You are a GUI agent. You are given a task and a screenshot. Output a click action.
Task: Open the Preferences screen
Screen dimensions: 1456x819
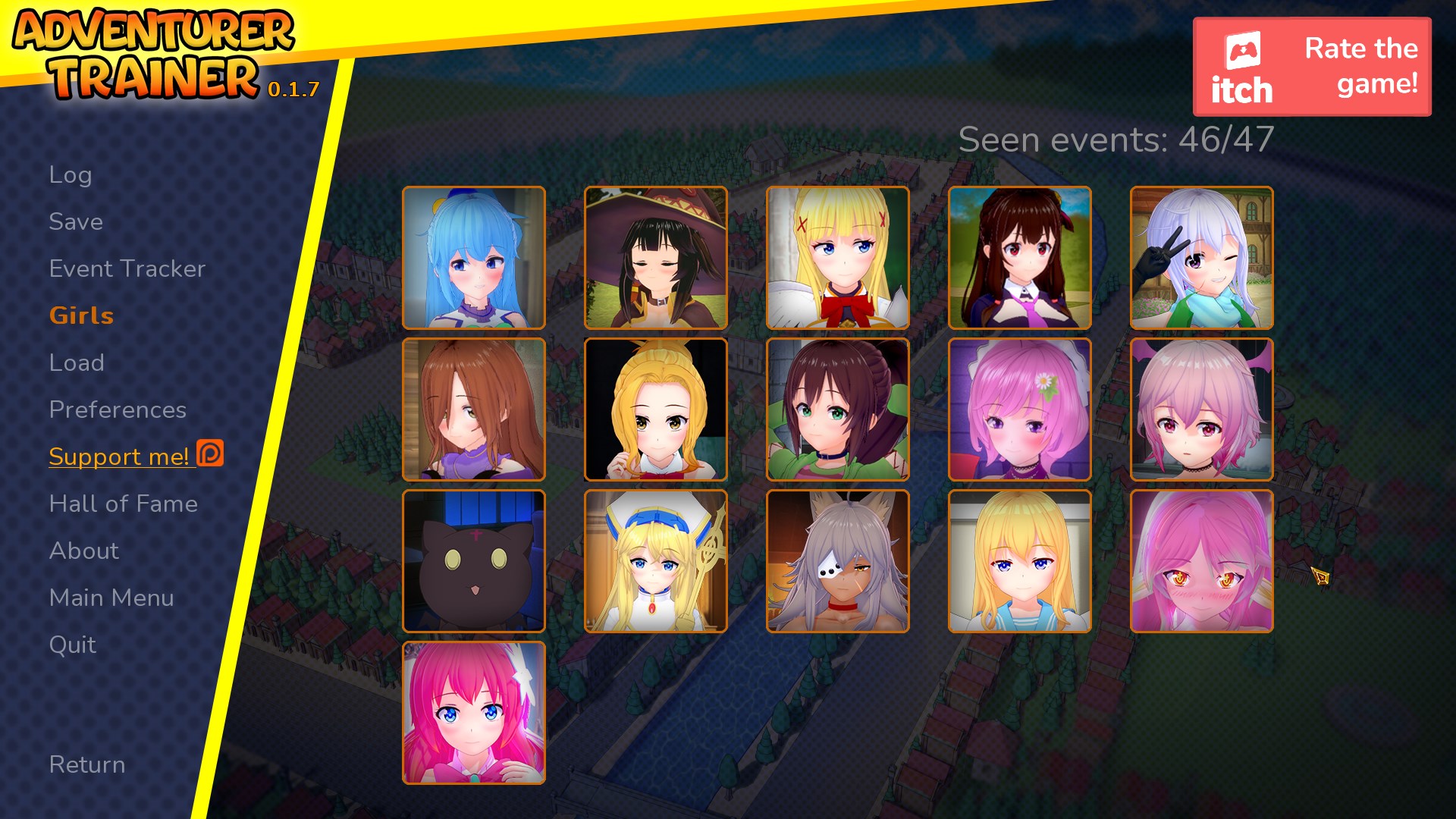coord(117,409)
